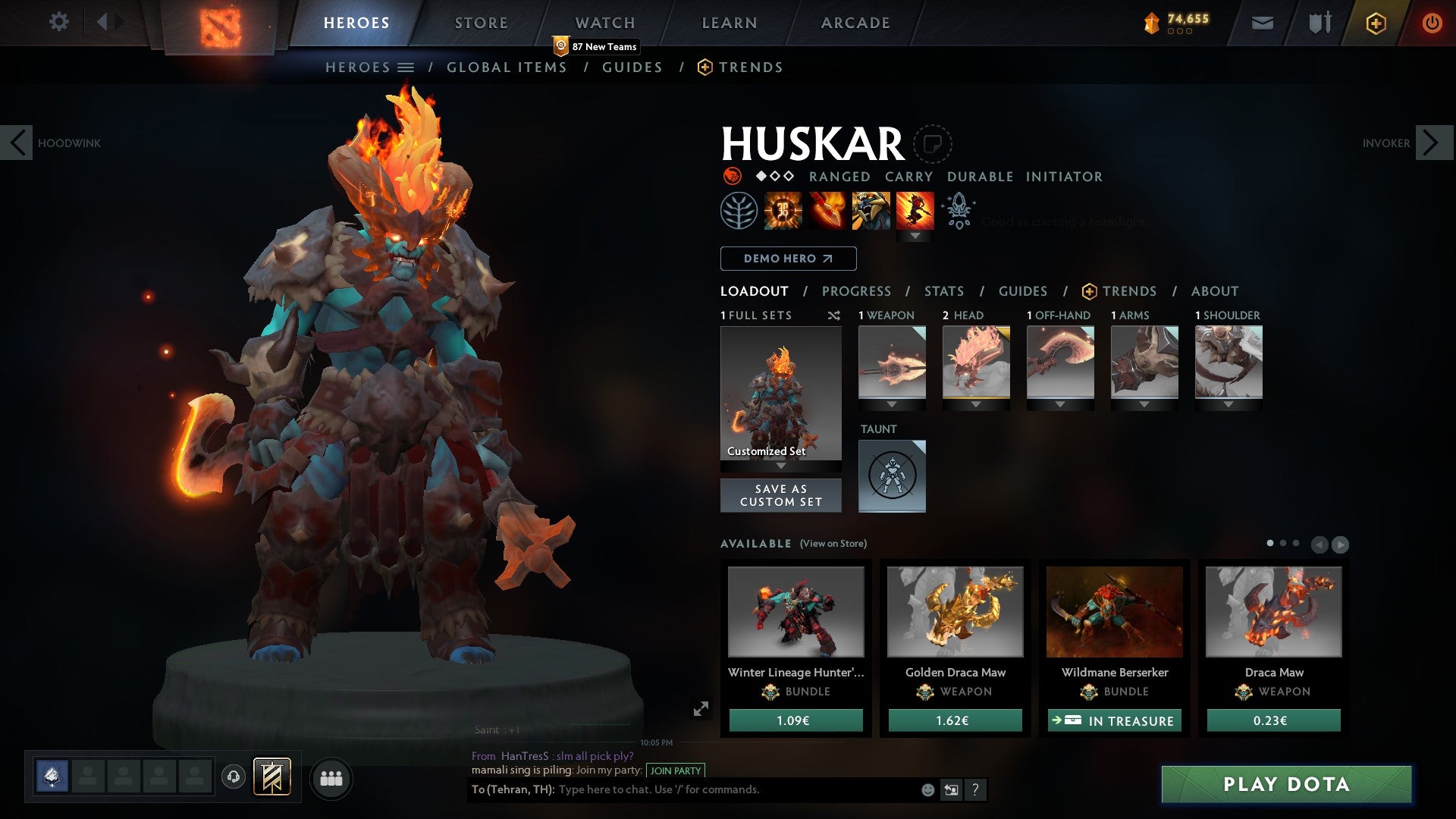
Task: Open the Heroes hamburger menu
Action: point(407,67)
